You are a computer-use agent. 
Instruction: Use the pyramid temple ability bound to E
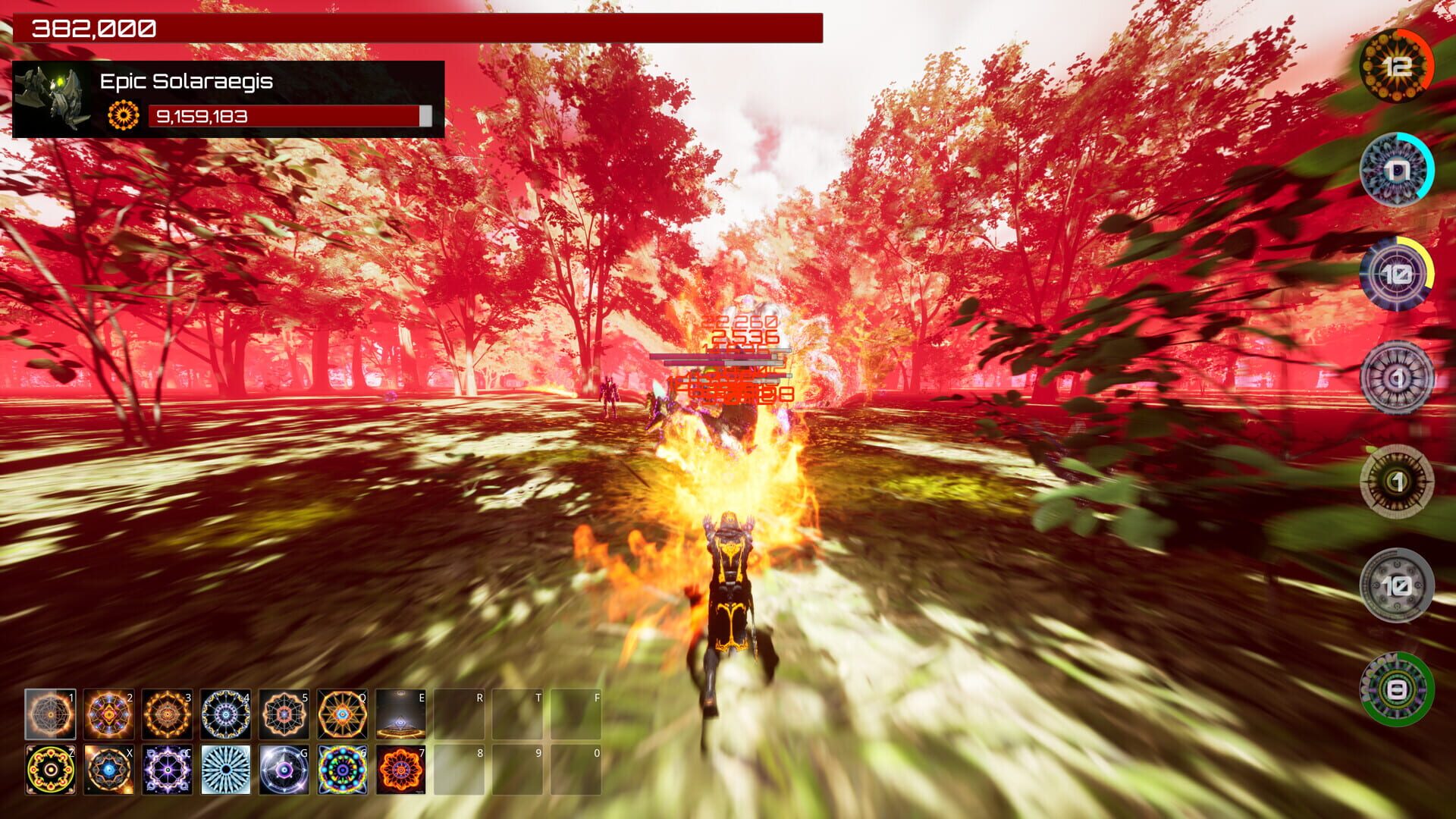point(400,713)
